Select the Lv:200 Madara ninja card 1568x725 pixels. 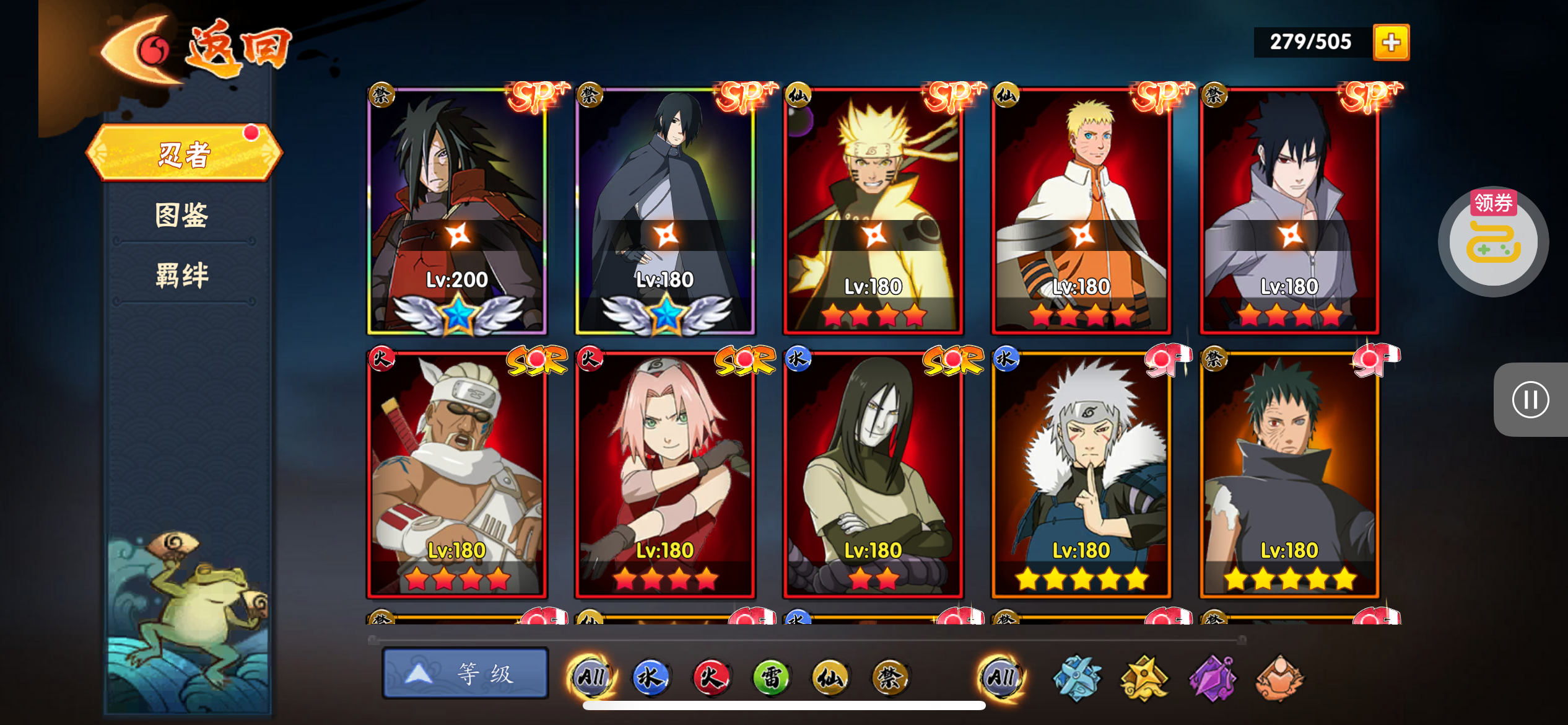(x=457, y=211)
